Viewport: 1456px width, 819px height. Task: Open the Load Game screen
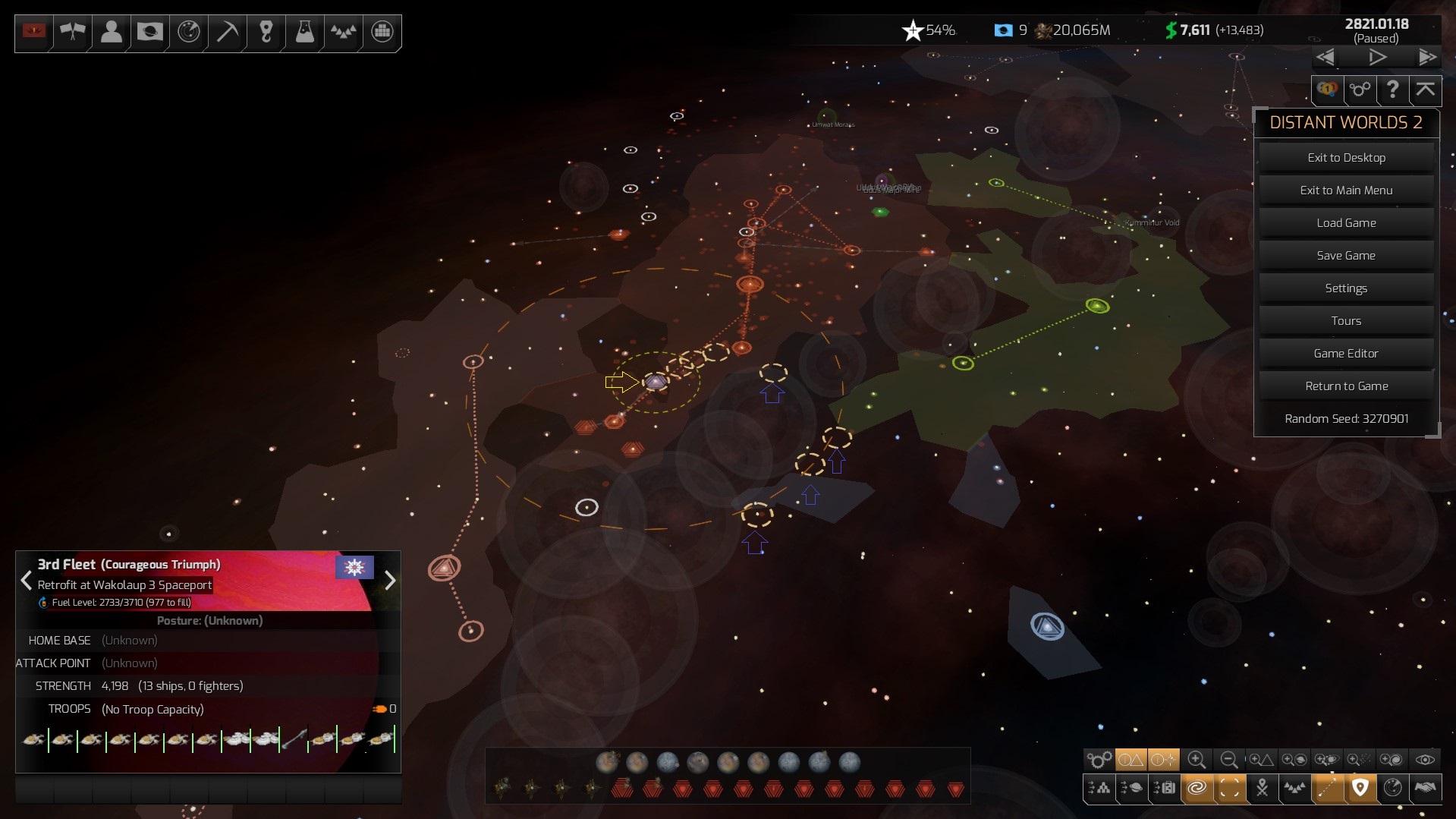pyautogui.click(x=1346, y=223)
